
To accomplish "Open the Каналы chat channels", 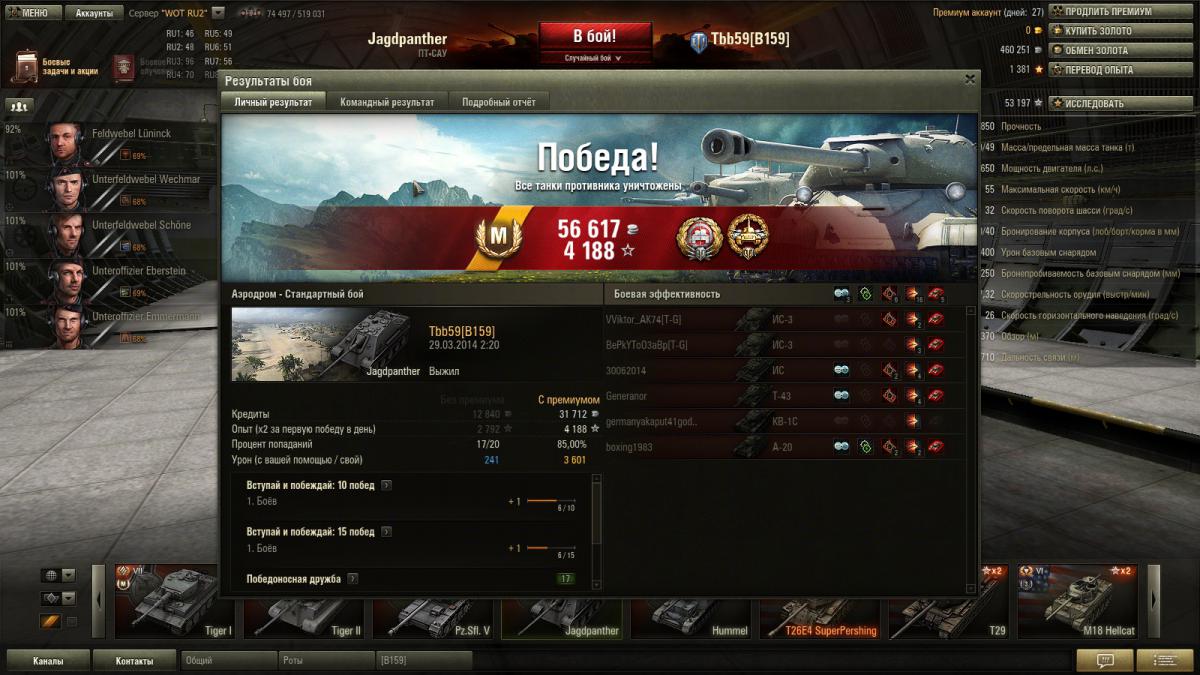I will click(x=48, y=661).
